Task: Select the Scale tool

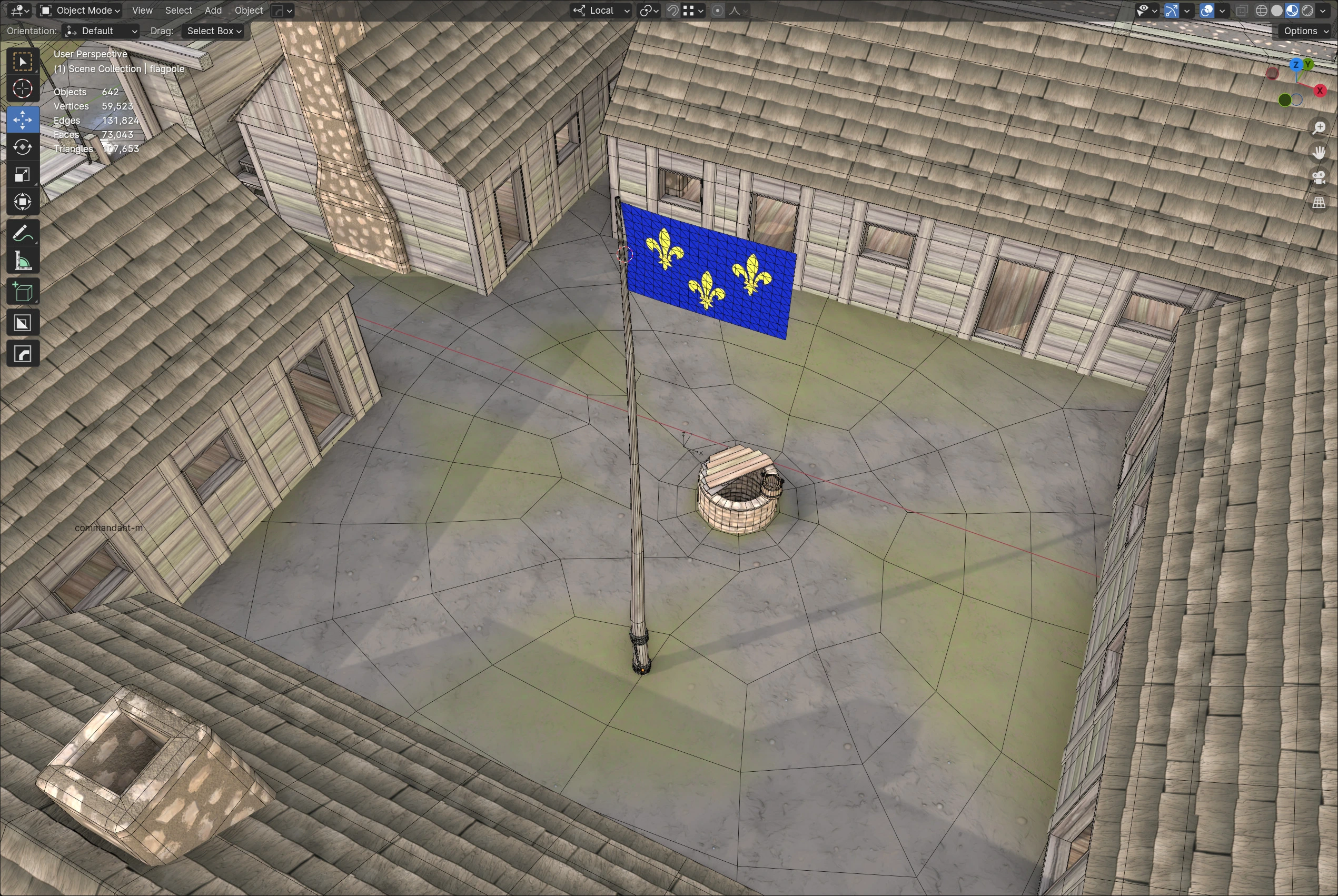Action: (x=23, y=174)
